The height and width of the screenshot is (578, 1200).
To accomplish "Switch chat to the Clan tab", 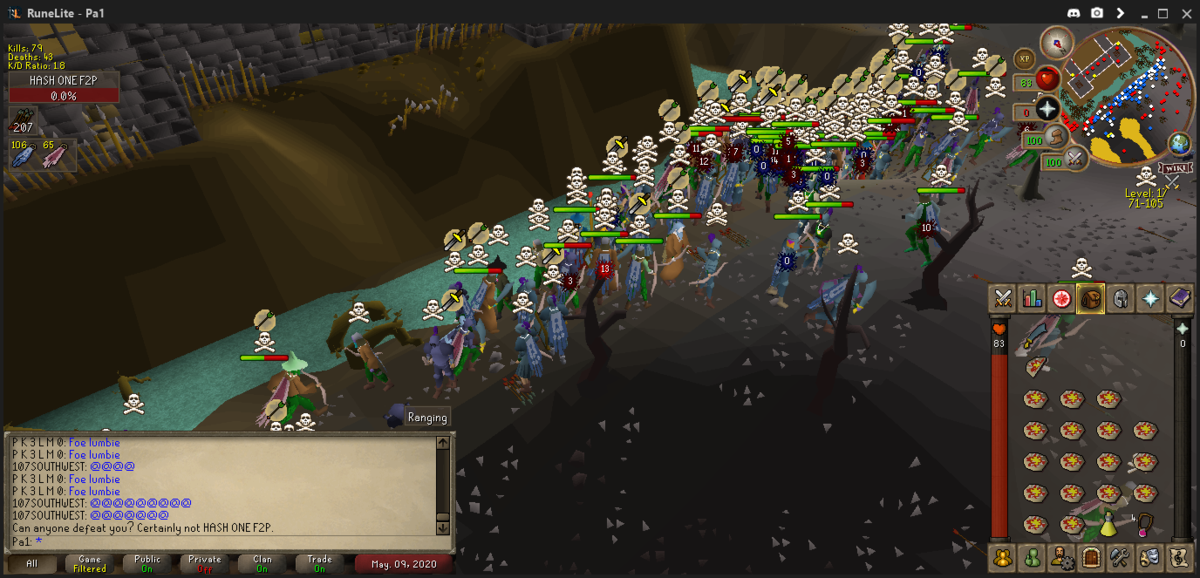I will pos(262,564).
